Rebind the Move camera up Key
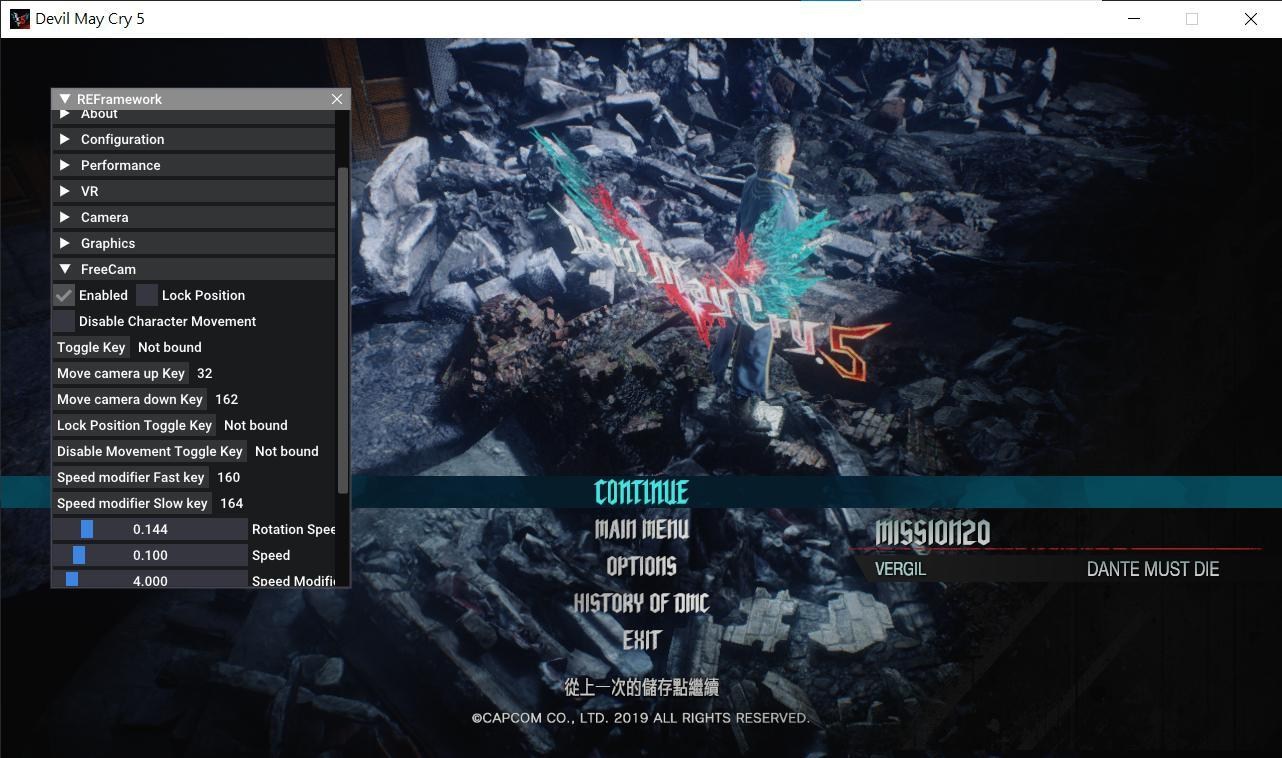Screen dimensions: 1282x758 coord(121,373)
